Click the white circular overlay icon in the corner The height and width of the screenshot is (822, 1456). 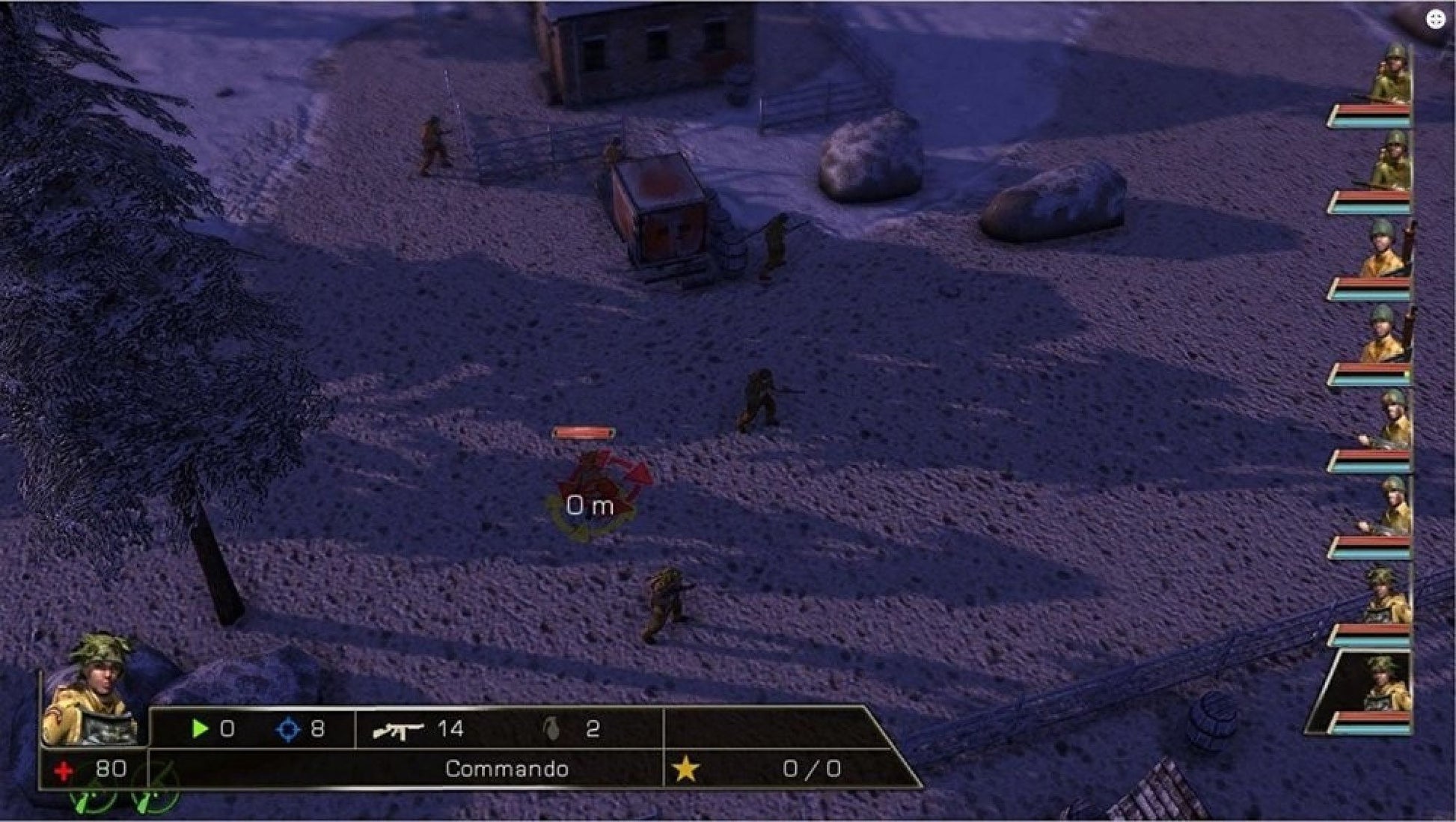1435,19
